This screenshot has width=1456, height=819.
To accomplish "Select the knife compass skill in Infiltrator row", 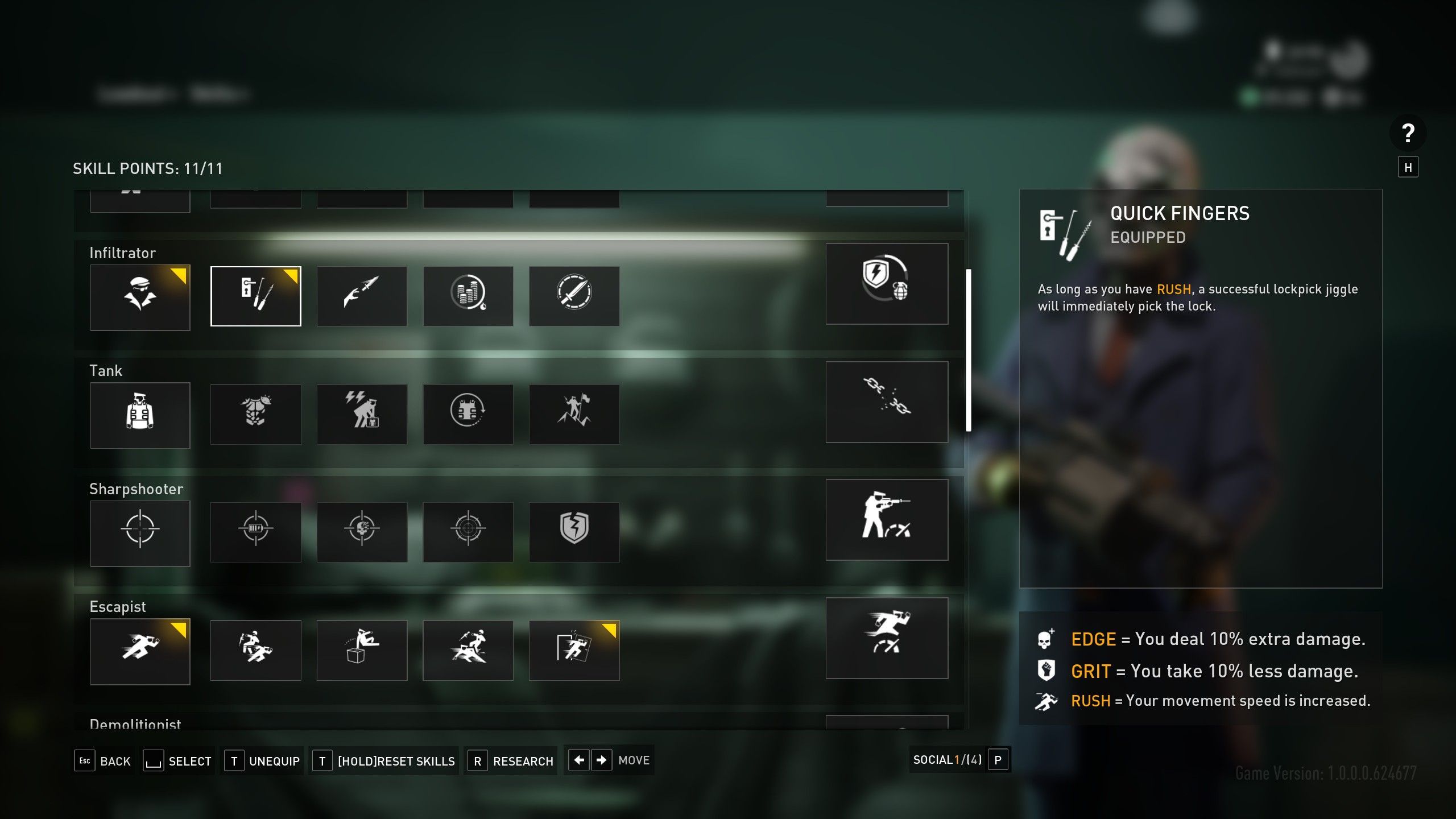I will pos(574,296).
